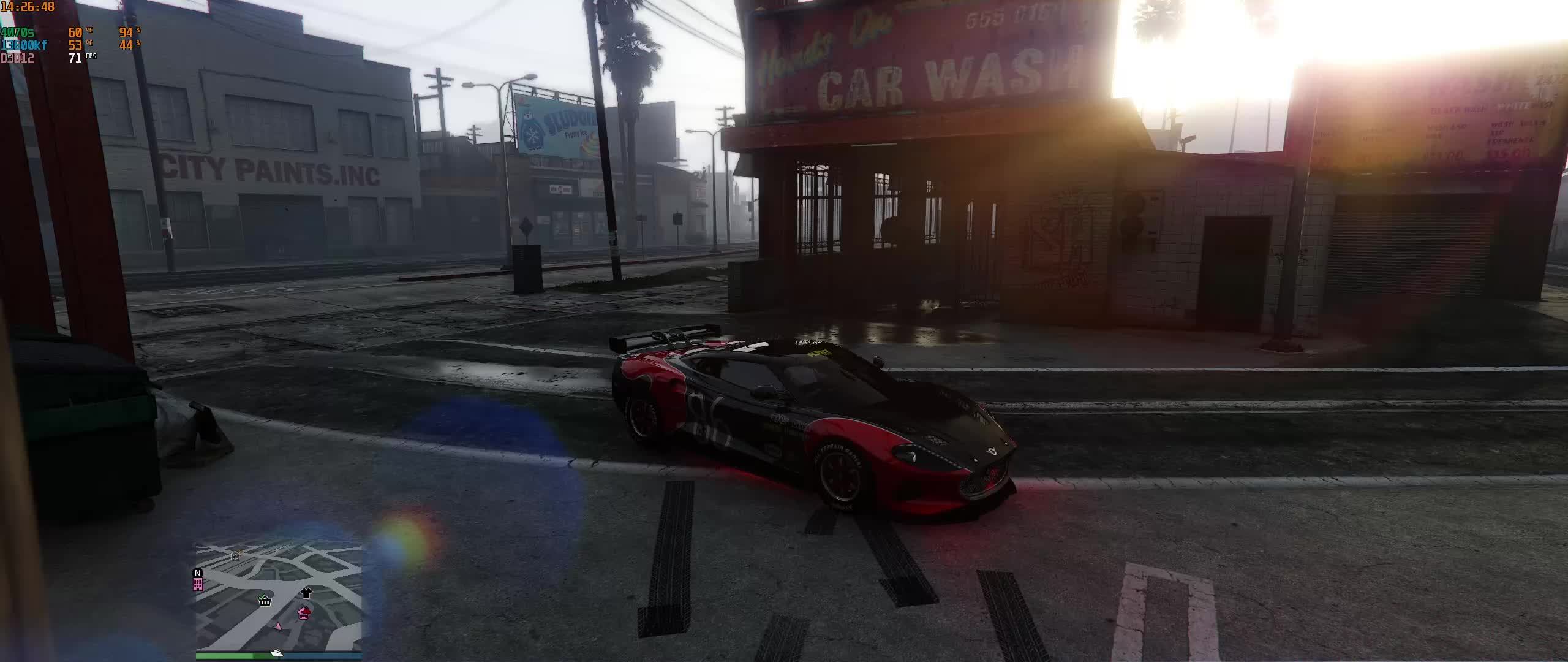Click the white player arrow on the minimap
This screenshot has width=1568, height=662.
pos(276,653)
